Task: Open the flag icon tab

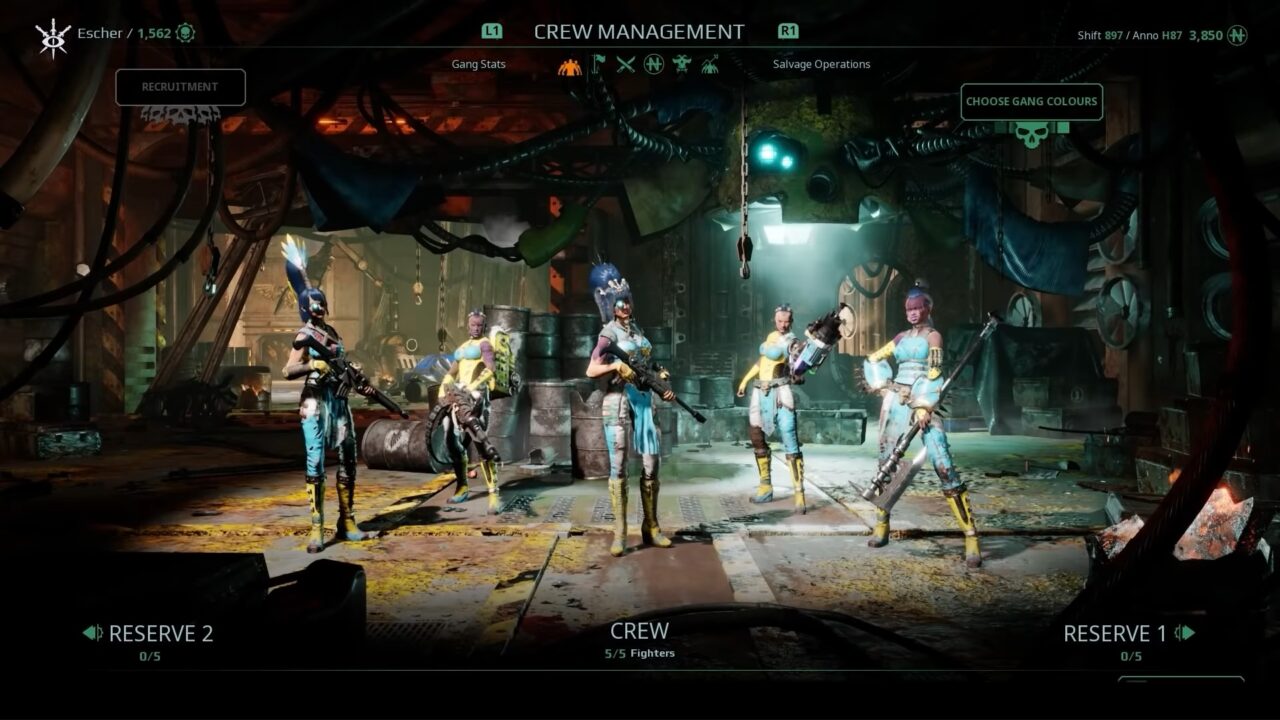Action: click(598, 65)
